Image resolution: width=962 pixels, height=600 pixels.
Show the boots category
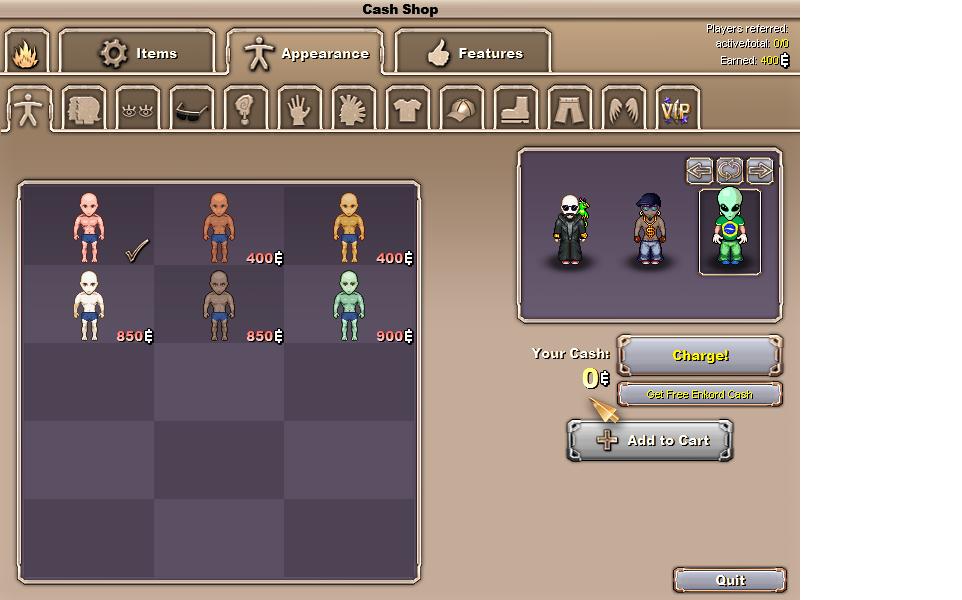(515, 109)
